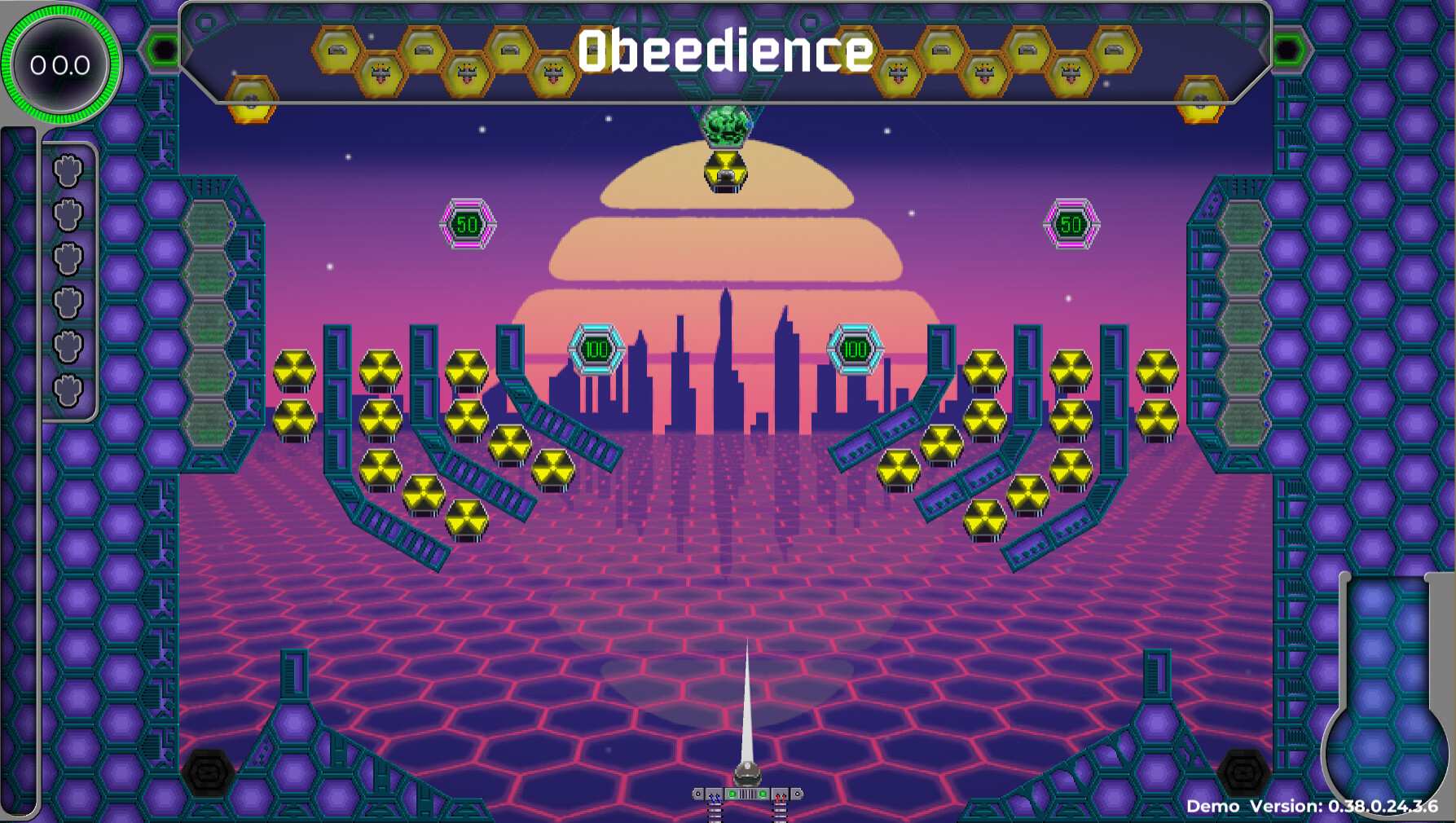Select the radiation brick below the alien brain
This screenshot has height=823, width=1456.
pos(724,169)
